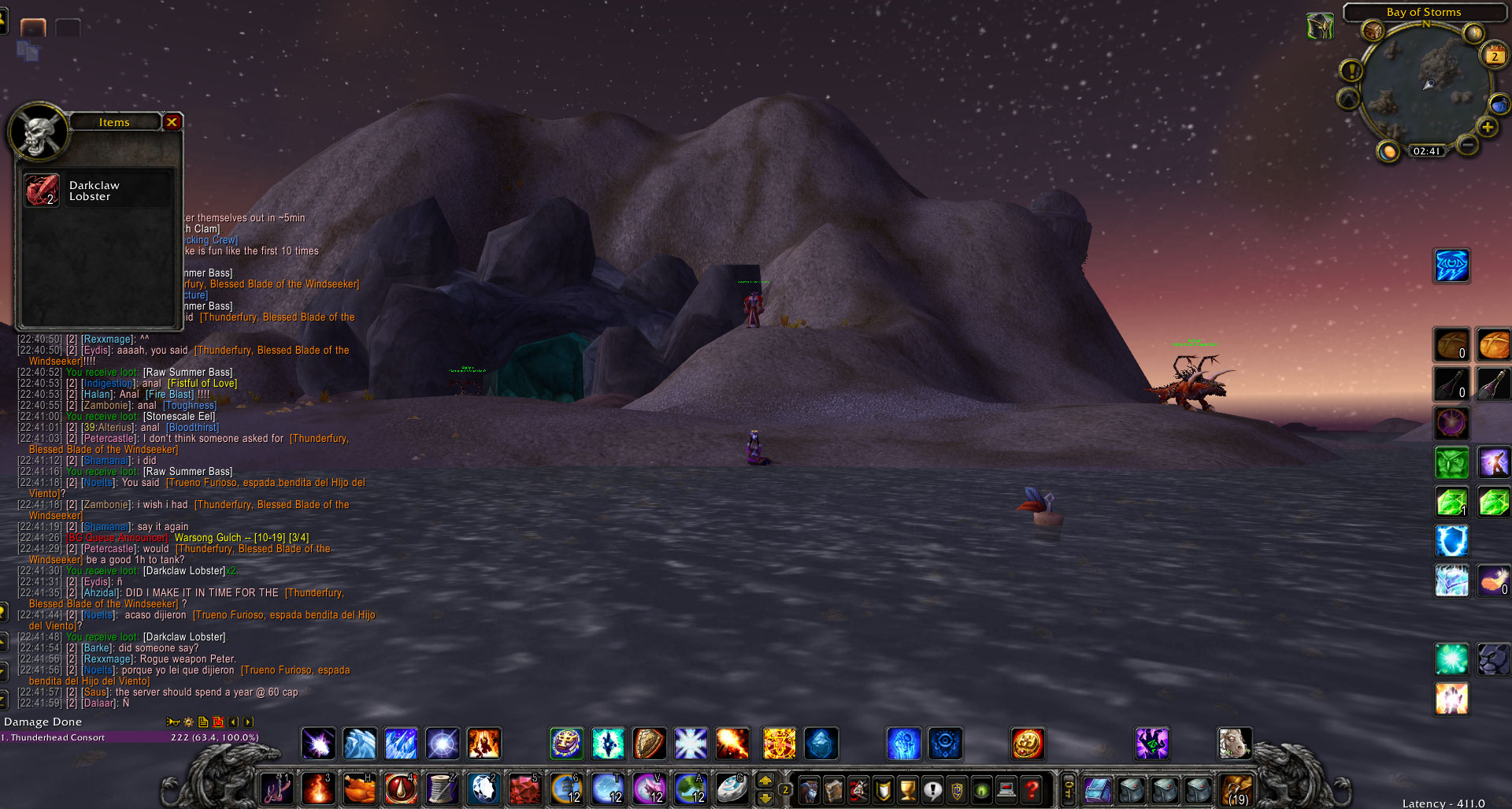Loot the Darkclaw Lobster from the loot window
Viewport: 1512px width, 809px height.
point(42,190)
